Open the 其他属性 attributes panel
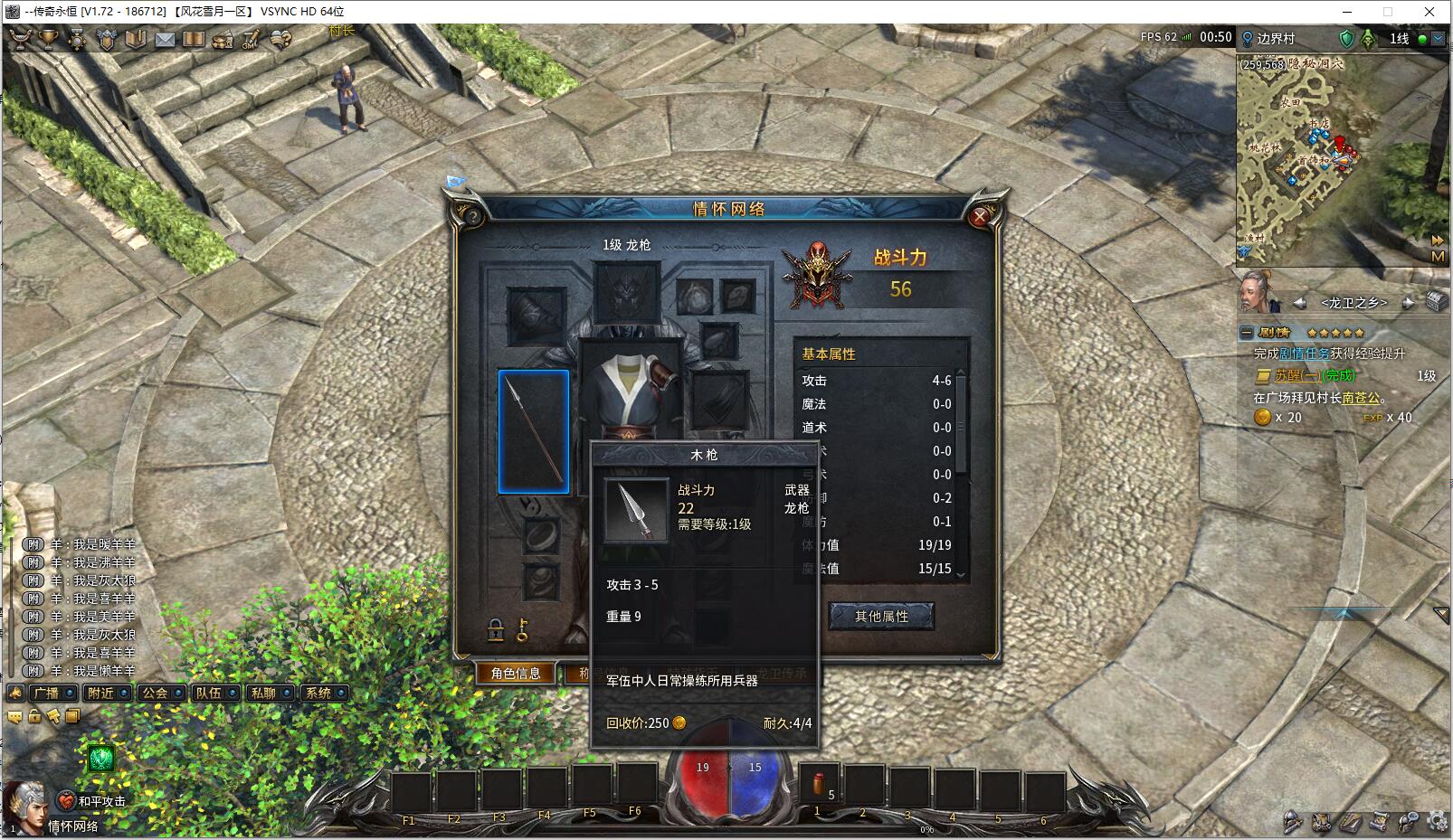 coord(881,617)
